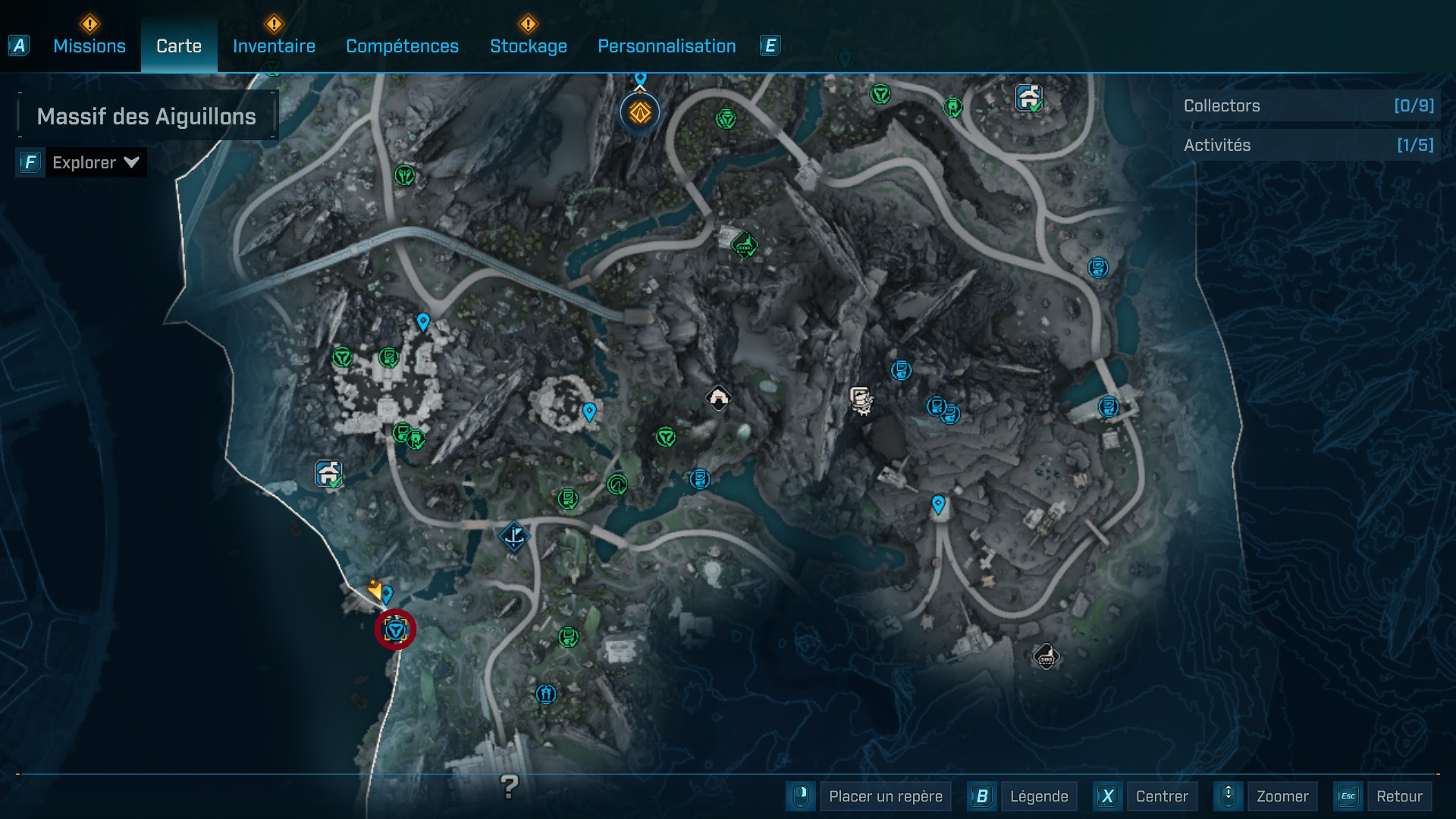Screen dimensions: 1456x819
Task: Go to the Stockage tab
Action: [x=528, y=46]
